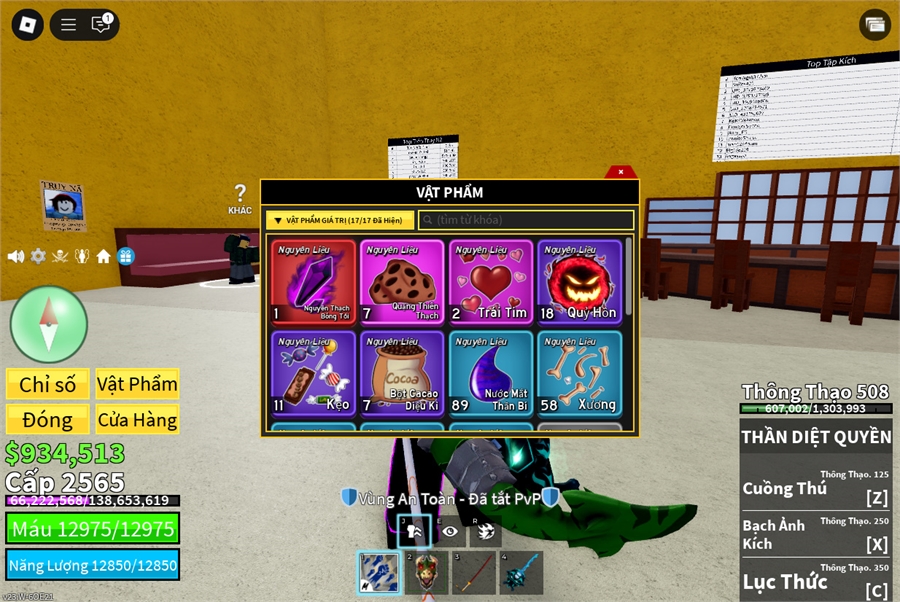Click the inventory keyword search field

coord(527,220)
